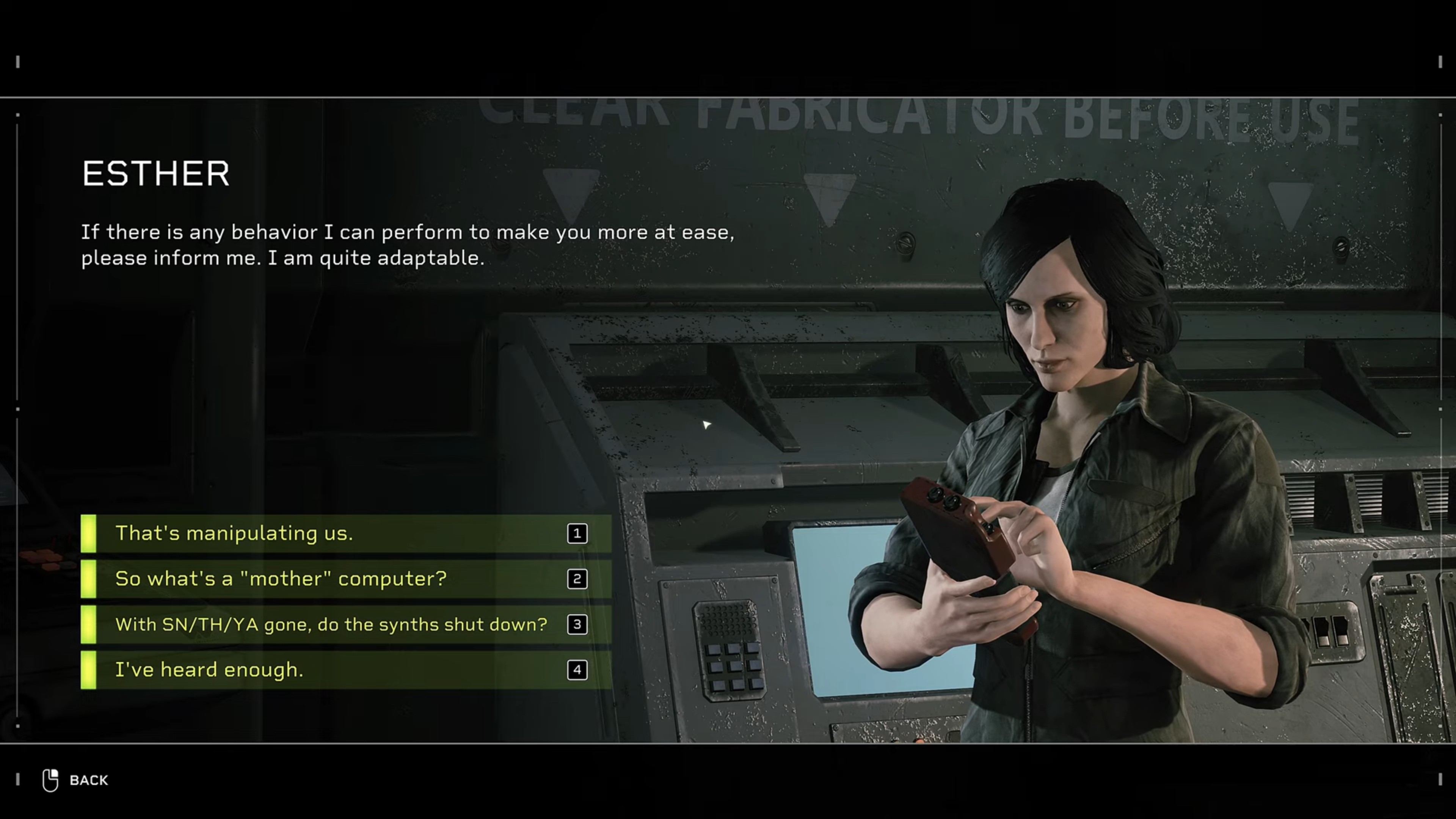The width and height of the screenshot is (1456, 819).
Task: Choose "That's manipulating us." reply
Action: coord(346,533)
